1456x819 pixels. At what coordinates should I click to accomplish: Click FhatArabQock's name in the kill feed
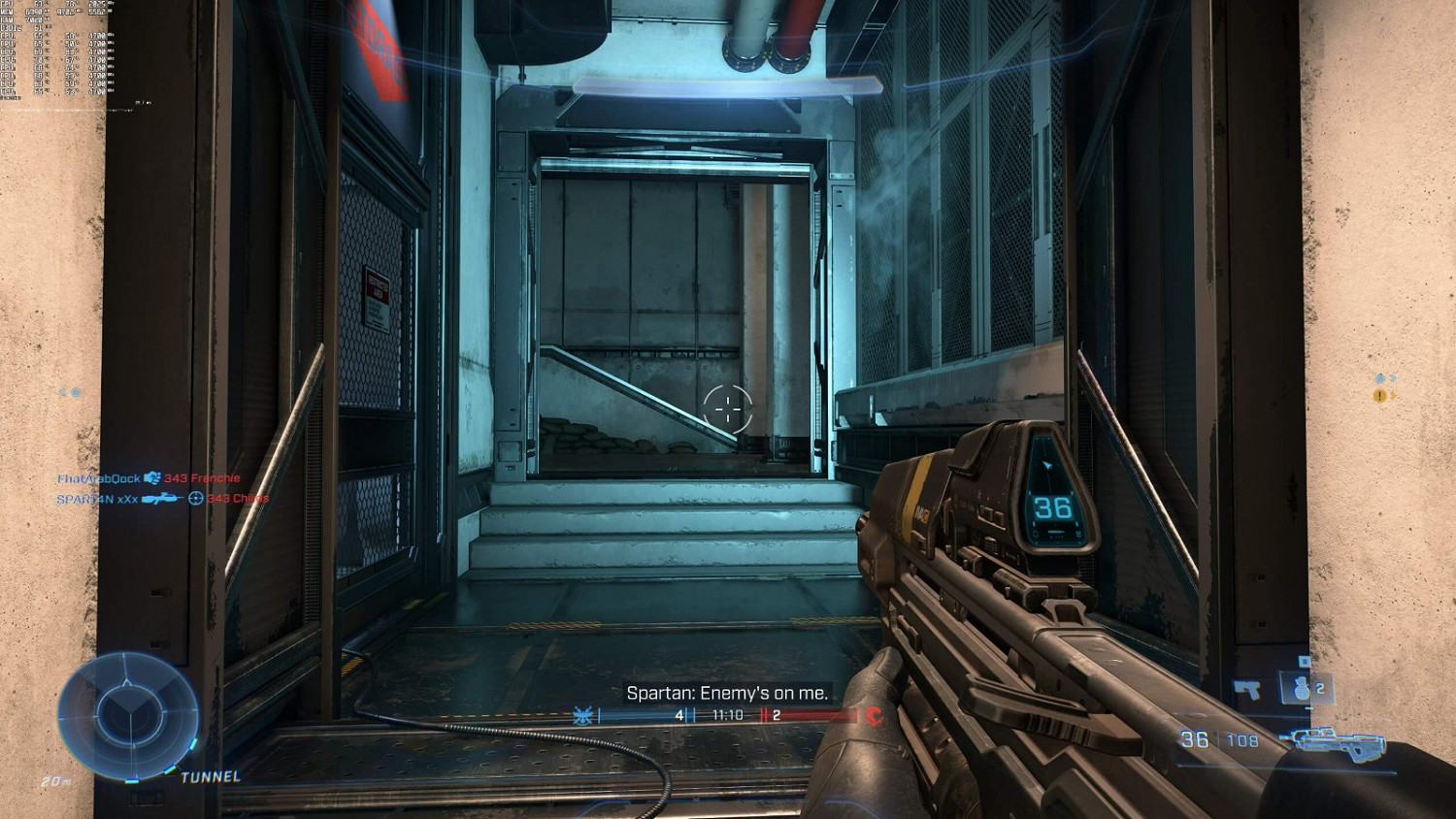[99, 478]
